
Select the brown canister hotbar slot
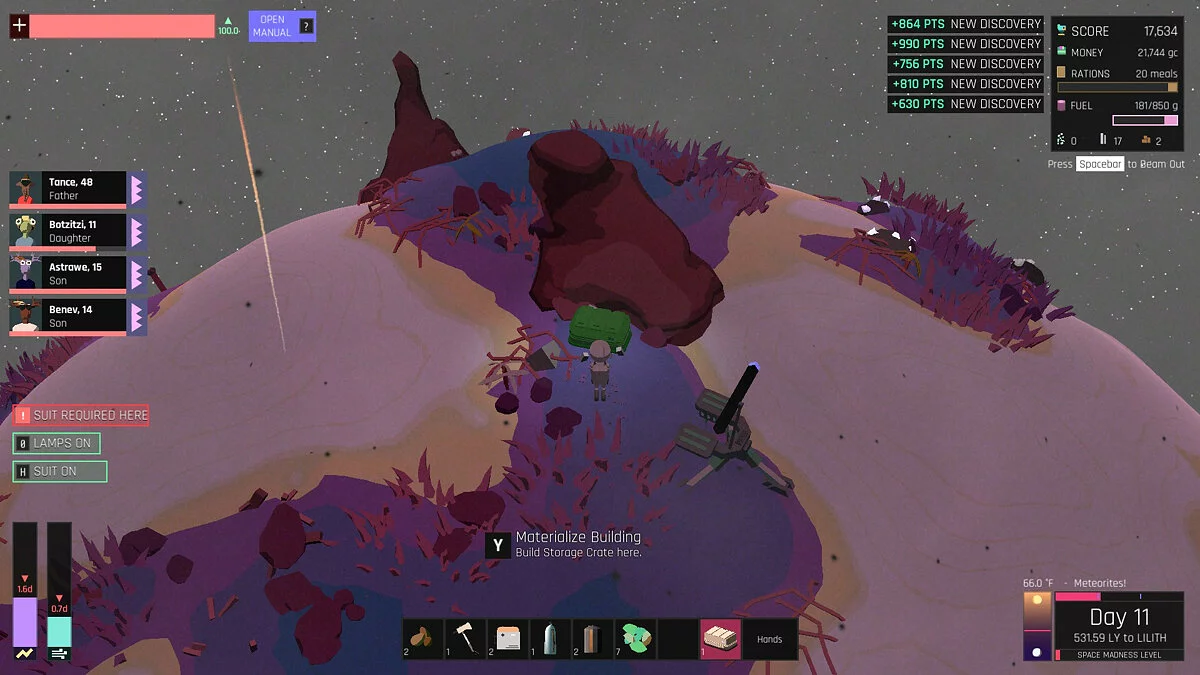point(592,639)
